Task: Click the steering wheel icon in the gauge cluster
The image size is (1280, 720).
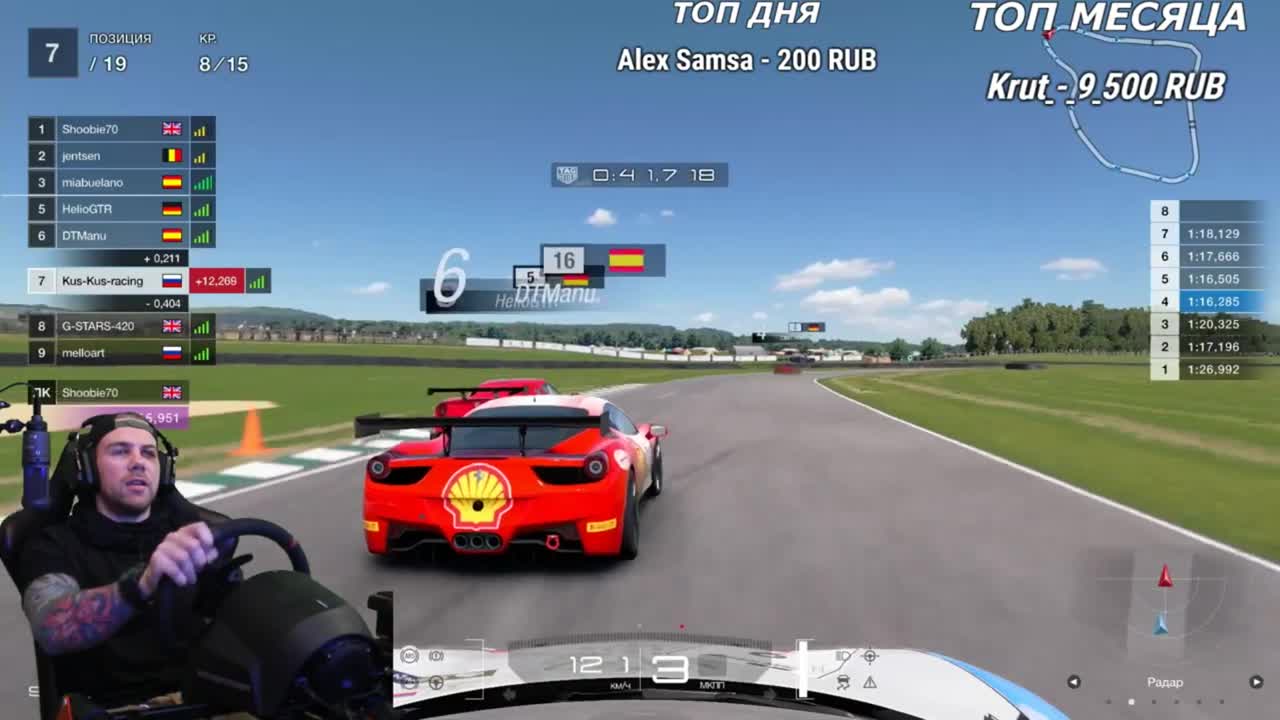Action: (x=436, y=682)
